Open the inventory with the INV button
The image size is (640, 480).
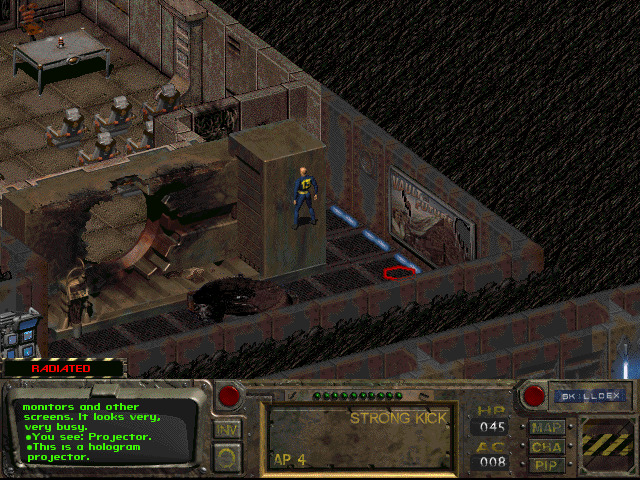(x=227, y=429)
